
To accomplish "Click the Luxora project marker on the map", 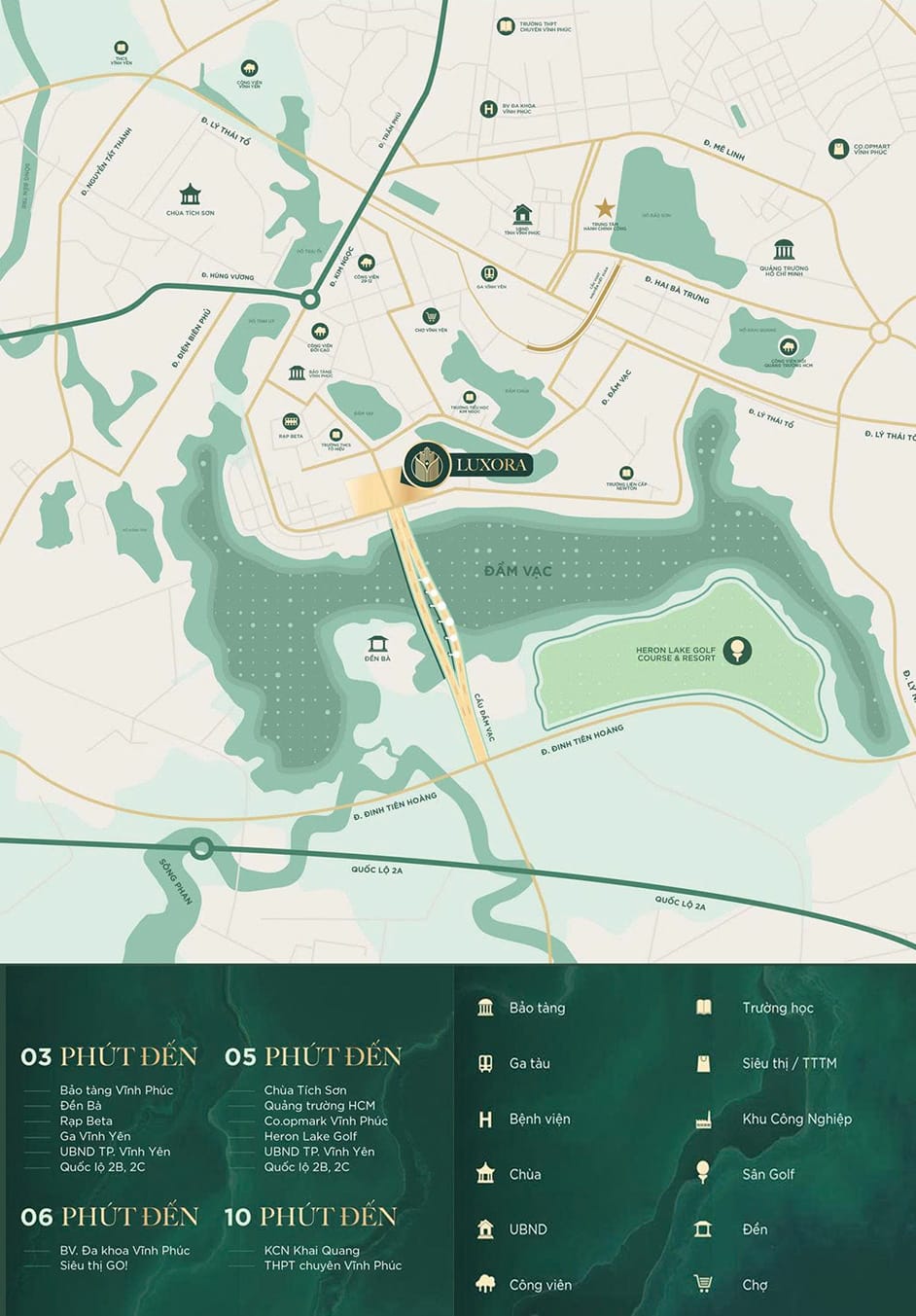I will tap(469, 465).
